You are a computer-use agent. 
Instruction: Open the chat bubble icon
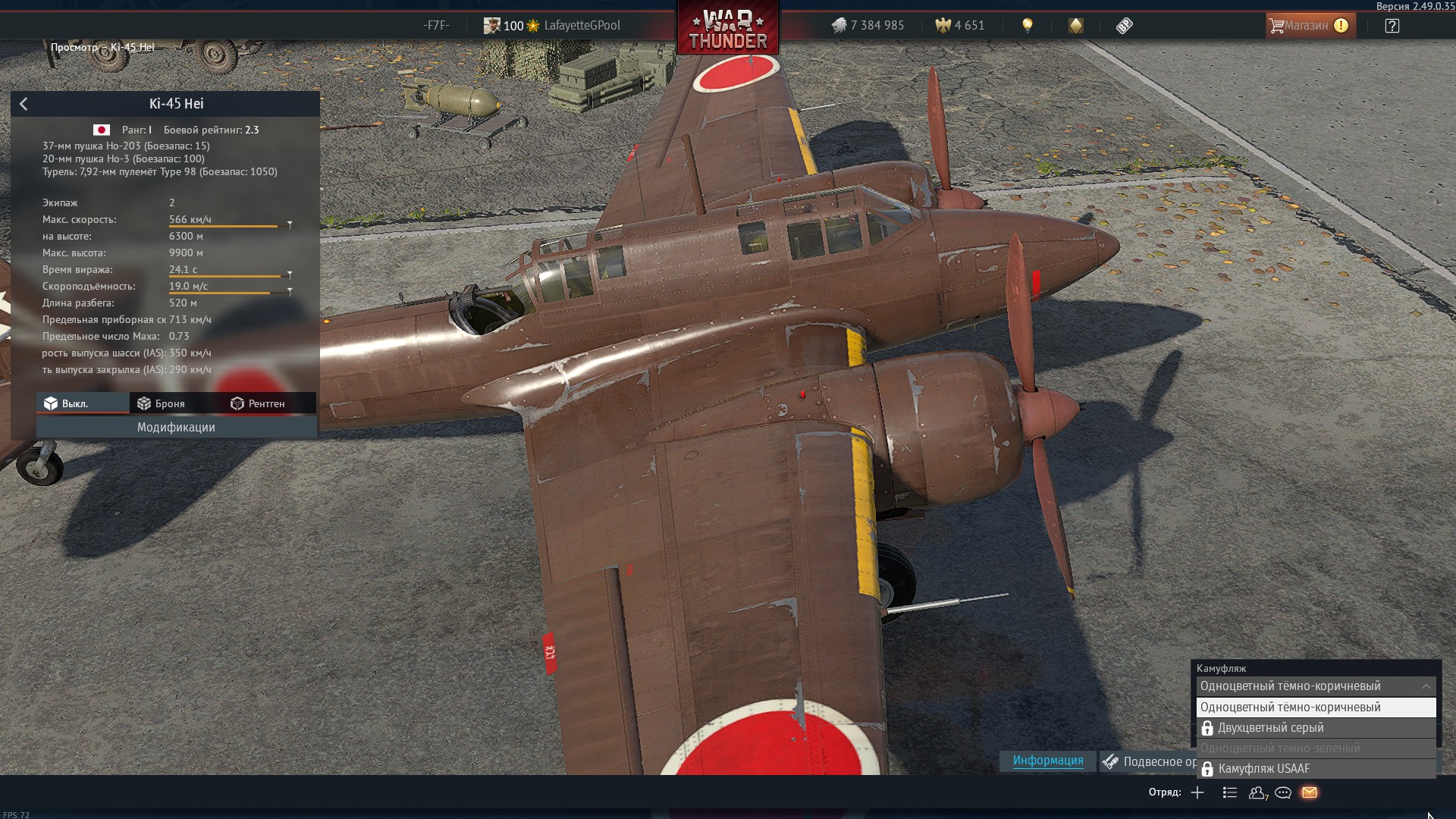click(1283, 792)
